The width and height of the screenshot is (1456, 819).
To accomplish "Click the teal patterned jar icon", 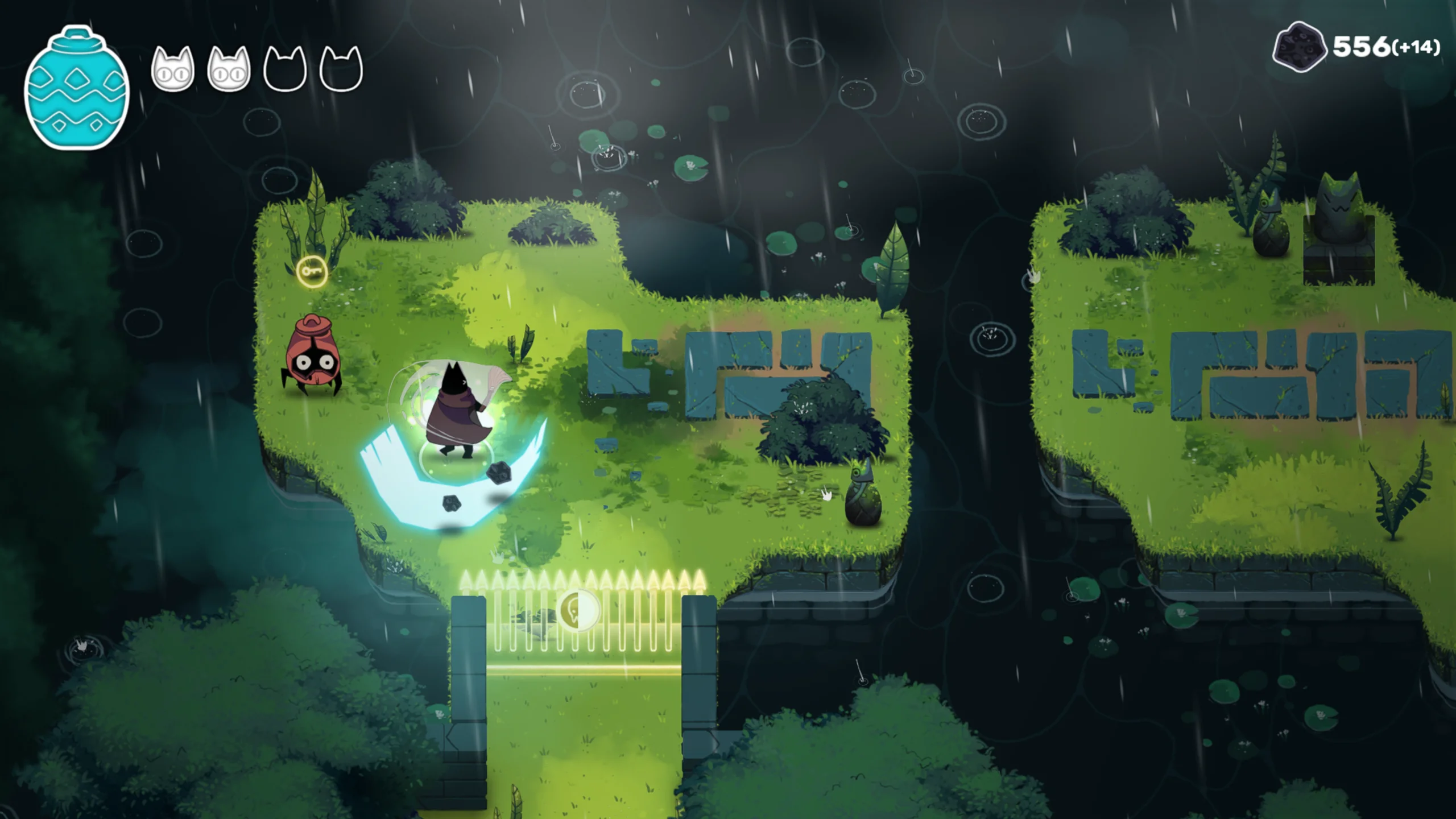I will coord(77,88).
